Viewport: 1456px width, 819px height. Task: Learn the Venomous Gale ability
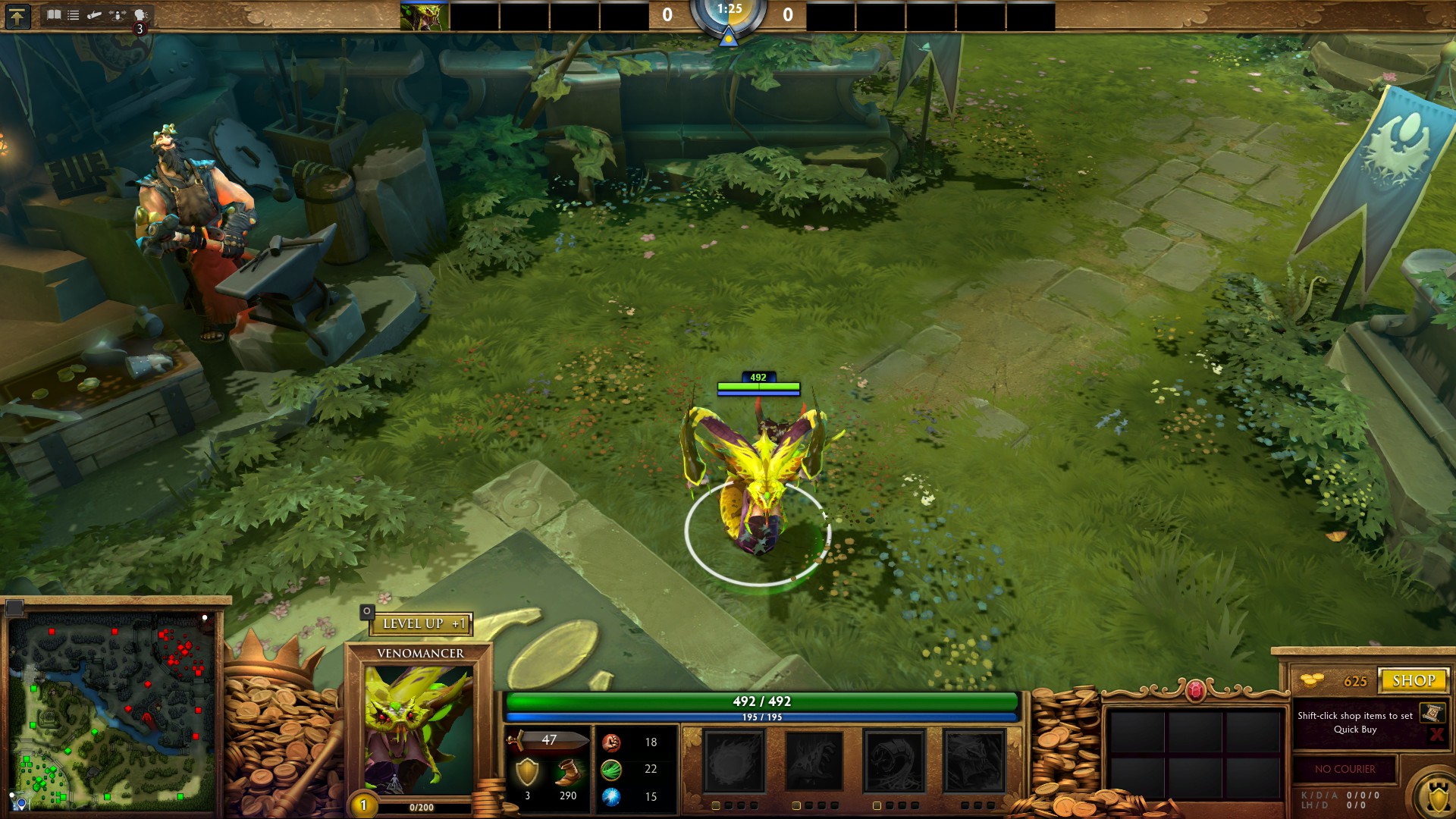pos(733,761)
